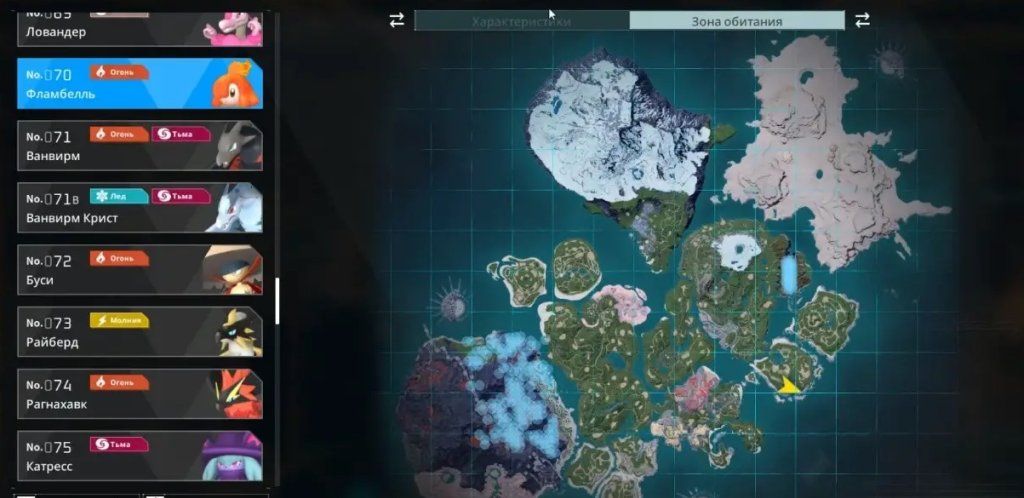Viewport: 1024px width, 498px height.
Task: Click the yellow player arrow marker on map
Action: (x=789, y=385)
